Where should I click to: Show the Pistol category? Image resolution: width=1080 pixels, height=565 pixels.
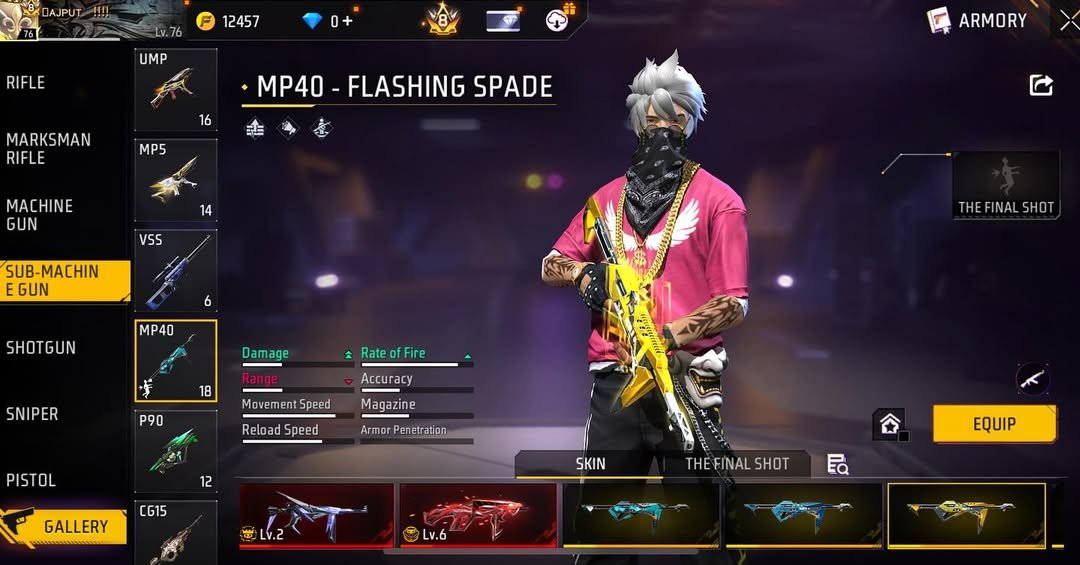pos(31,480)
